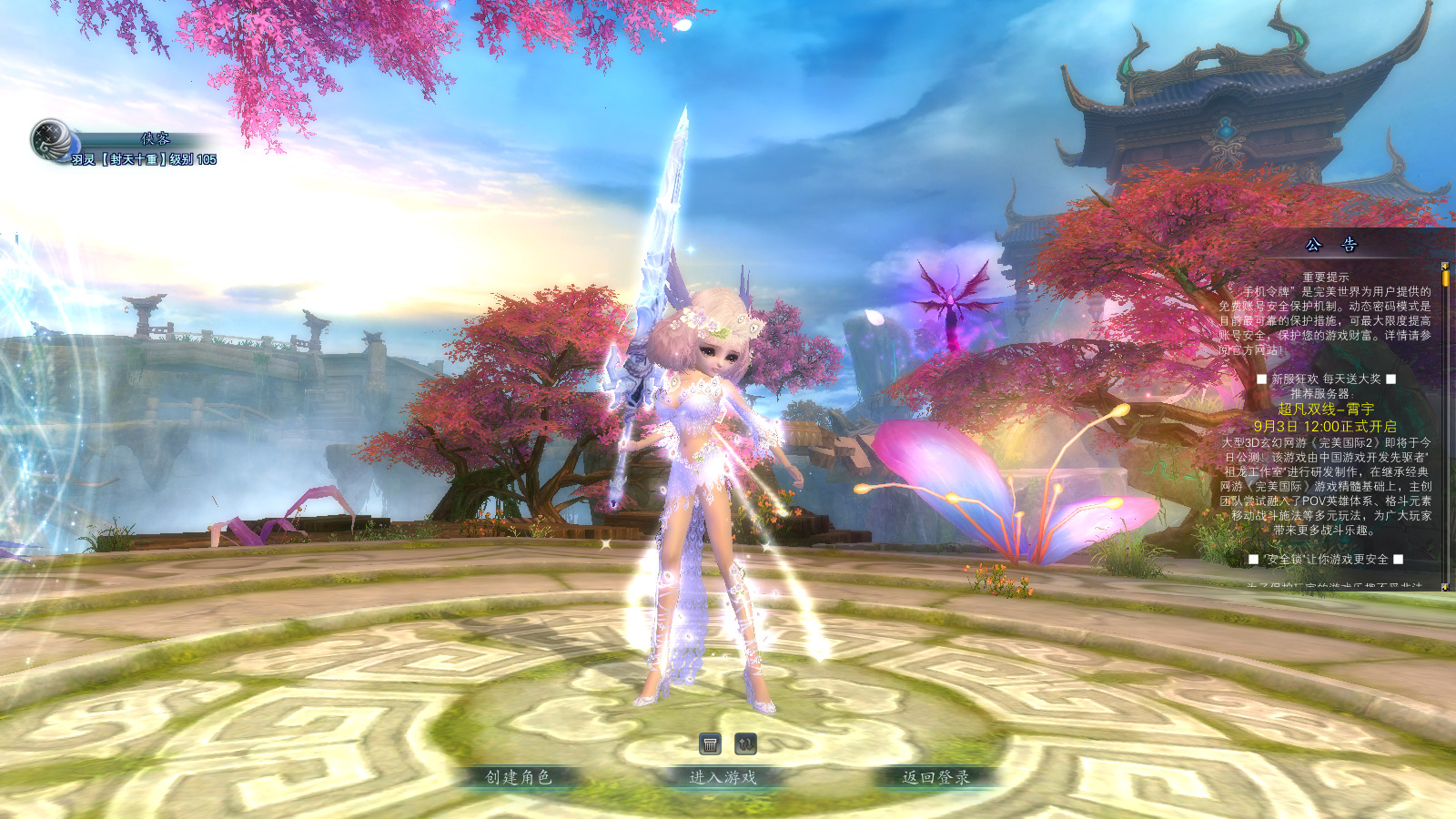This screenshot has height=819, width=1456.
Task: Click the swap arrows icon button
Action: 745,744
